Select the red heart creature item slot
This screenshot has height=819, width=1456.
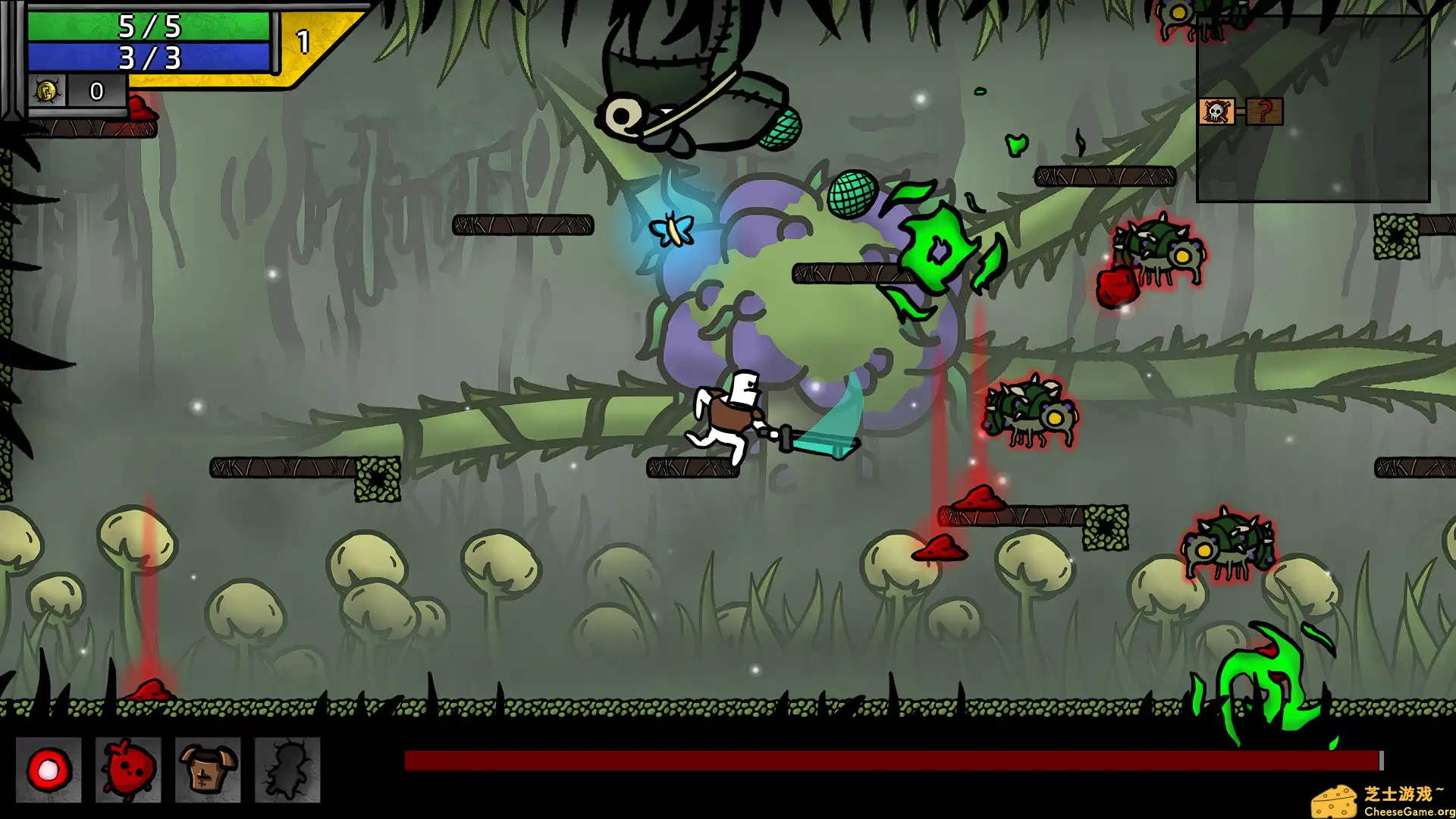tap(128, 770)
